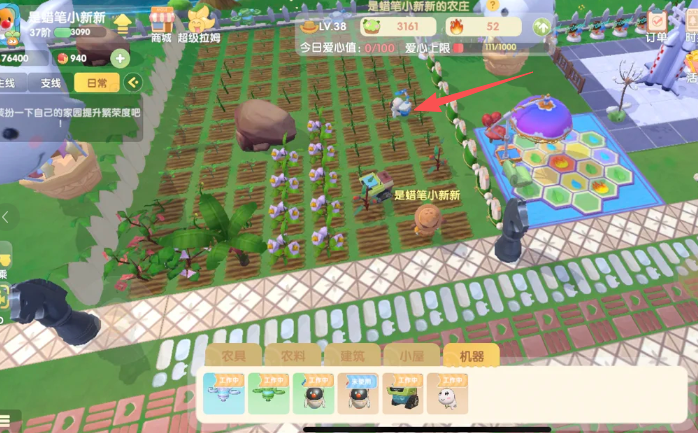
Task: Show the 小屋 tab
Action: click(411, 355)
